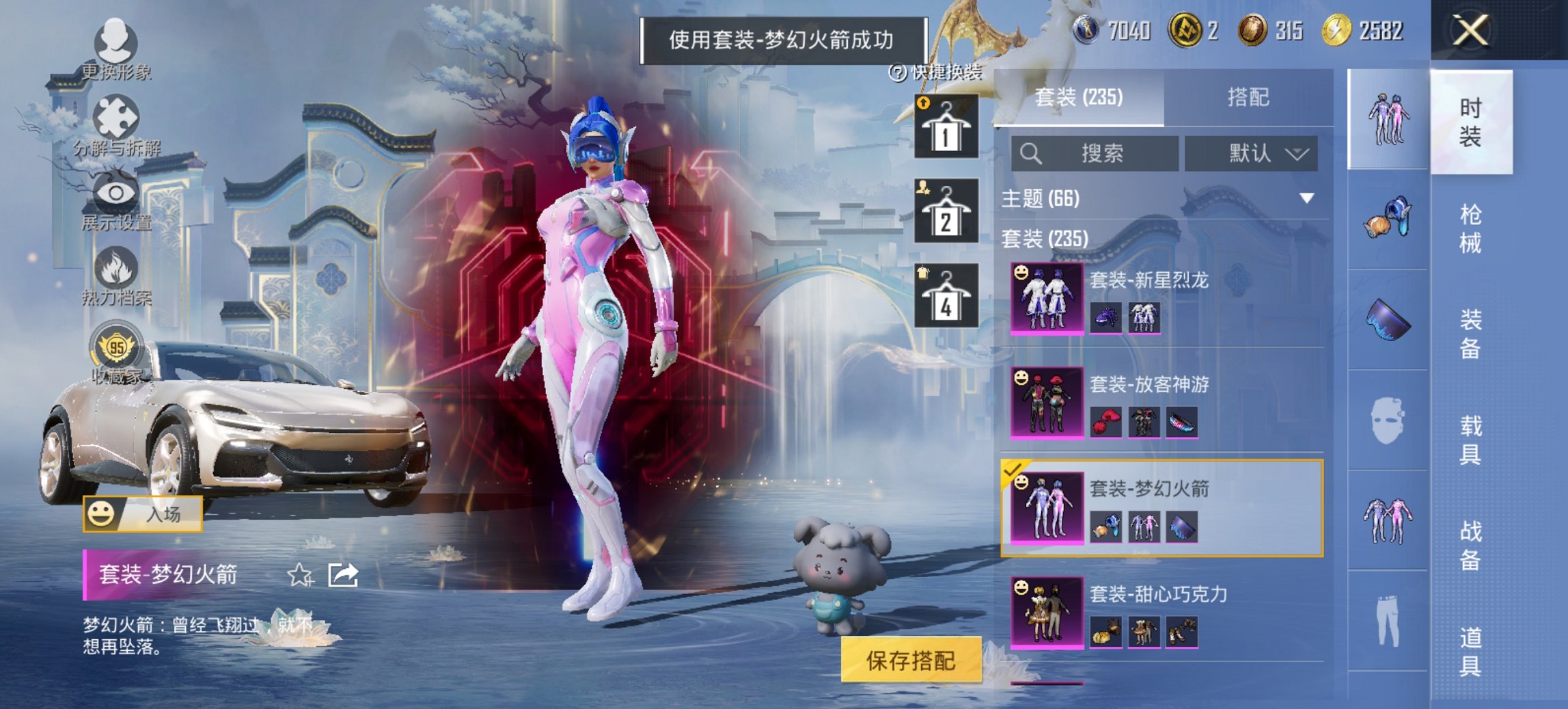Open the 默认 sorting dropdown
The height and width of the screenshot is (709, 1568).
click(1252, 154)
